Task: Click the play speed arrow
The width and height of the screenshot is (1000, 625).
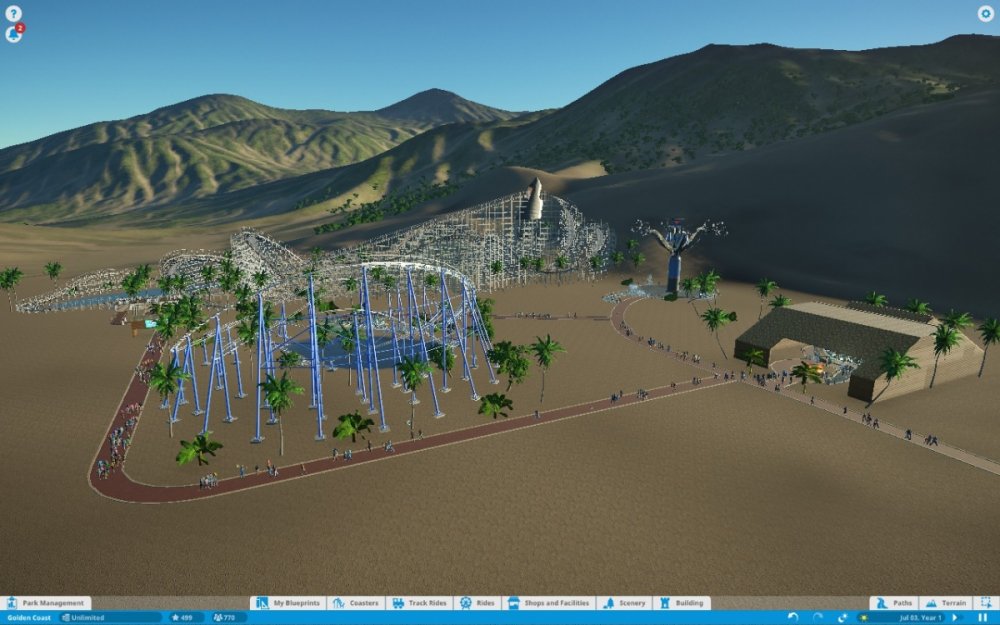Action: (954, 618)
